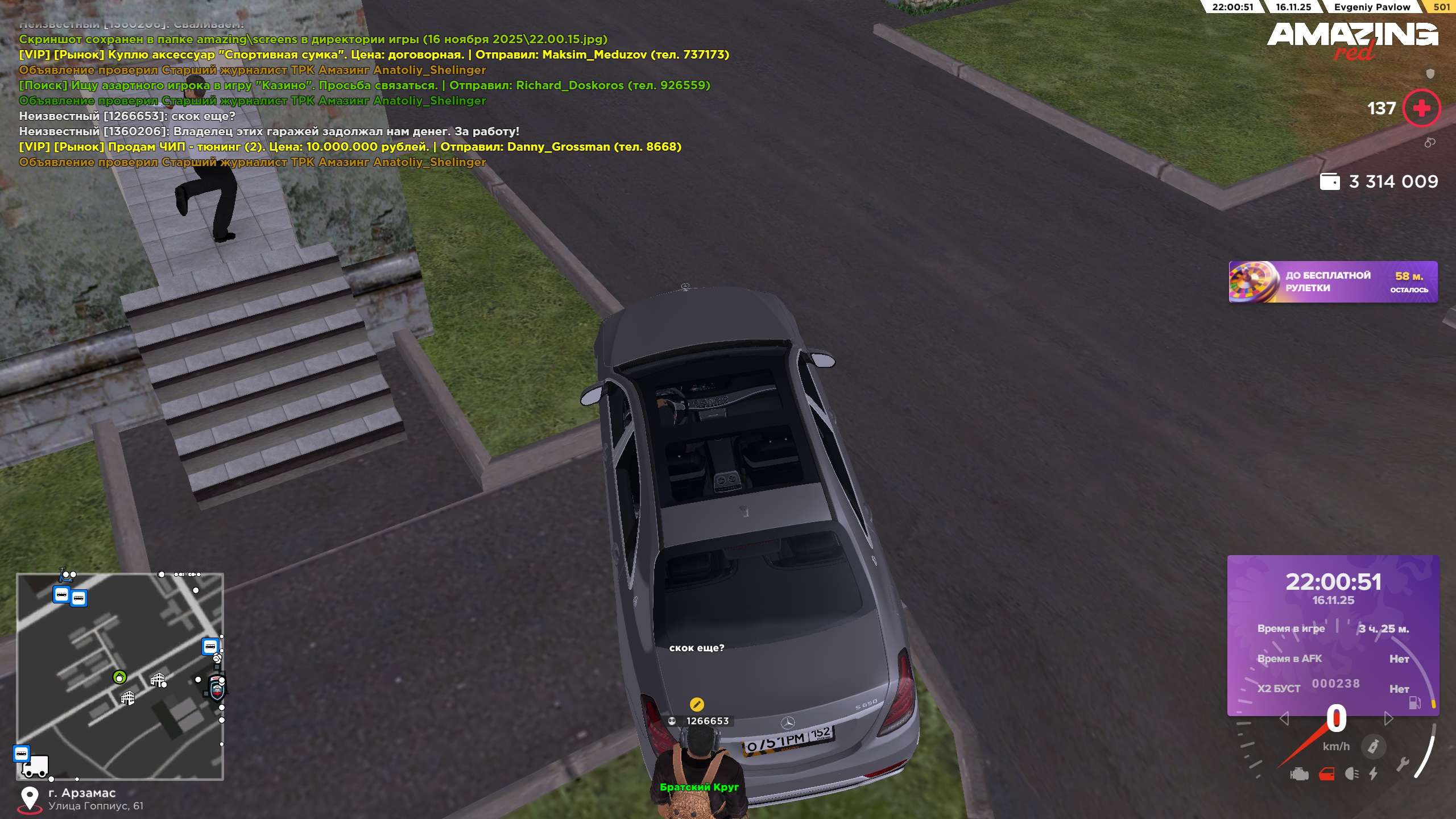Click the nitro bottle icon on speedometer
Screen dimensions: 1456x819
pyautogui.click(x=1373, y=746)
